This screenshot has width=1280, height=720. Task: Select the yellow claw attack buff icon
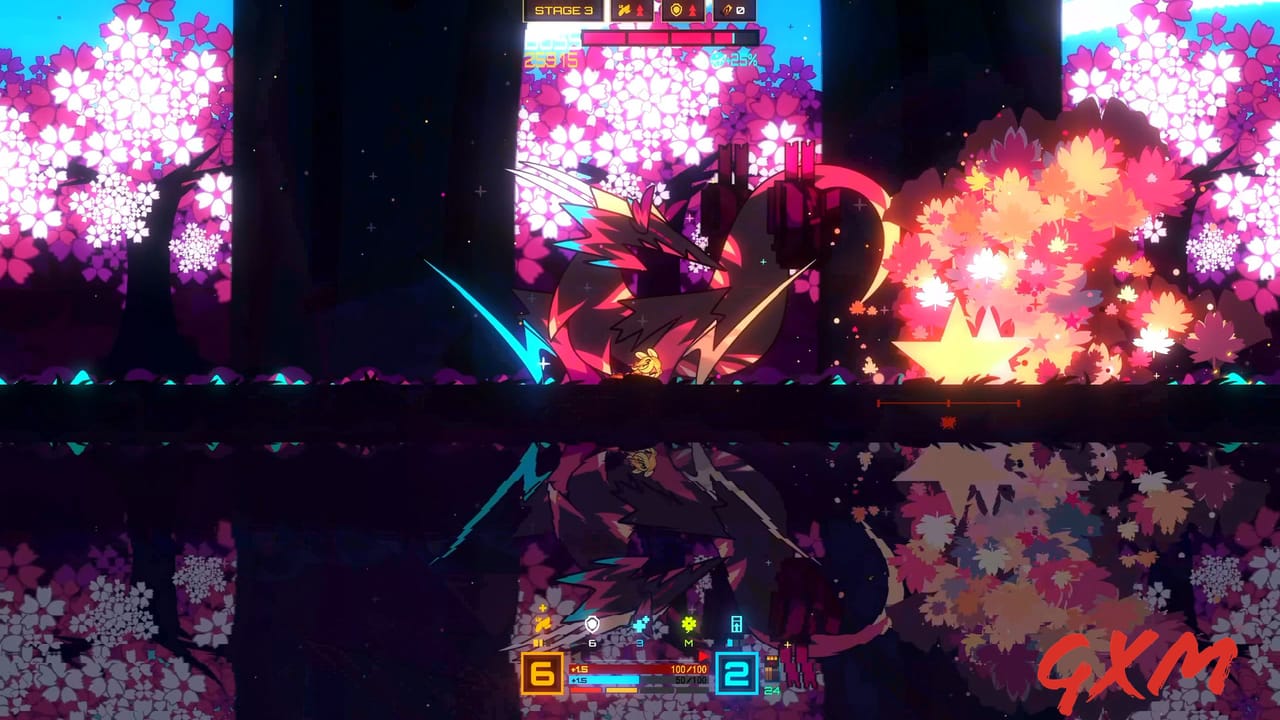coord(542,623)
